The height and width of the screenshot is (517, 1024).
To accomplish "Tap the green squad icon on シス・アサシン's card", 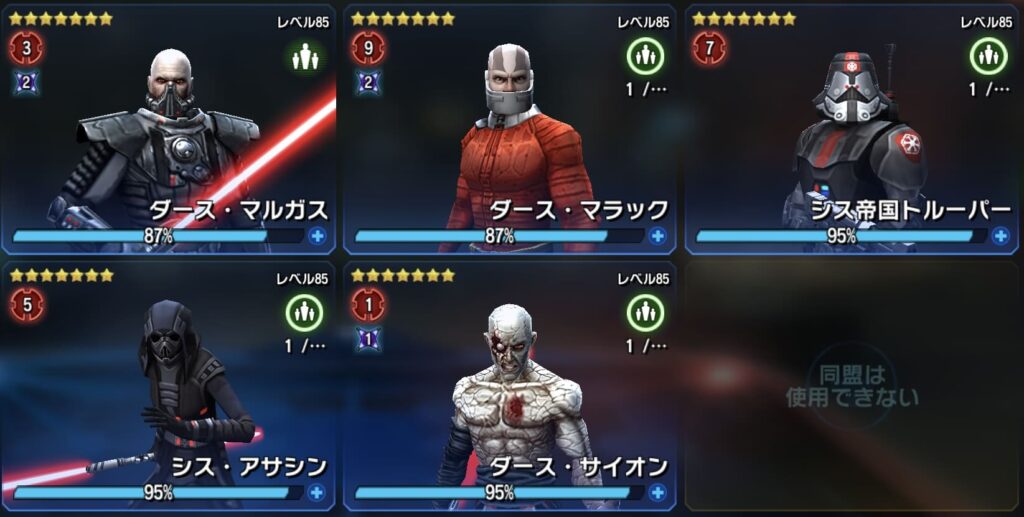I will point(304,314).
